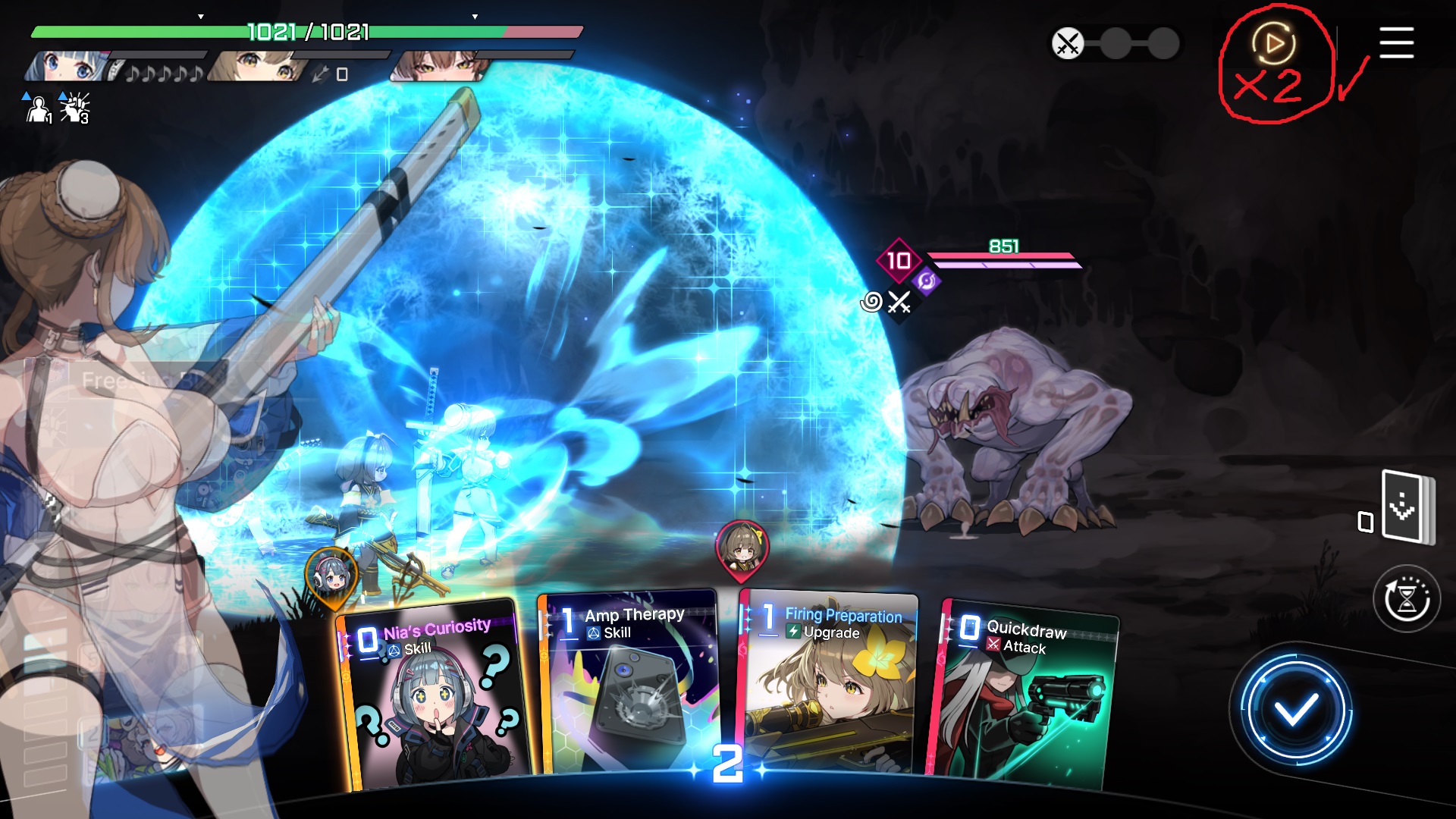
Task: Click the crossed-swords battle stage indicator
Action: tap(1068, 43)
